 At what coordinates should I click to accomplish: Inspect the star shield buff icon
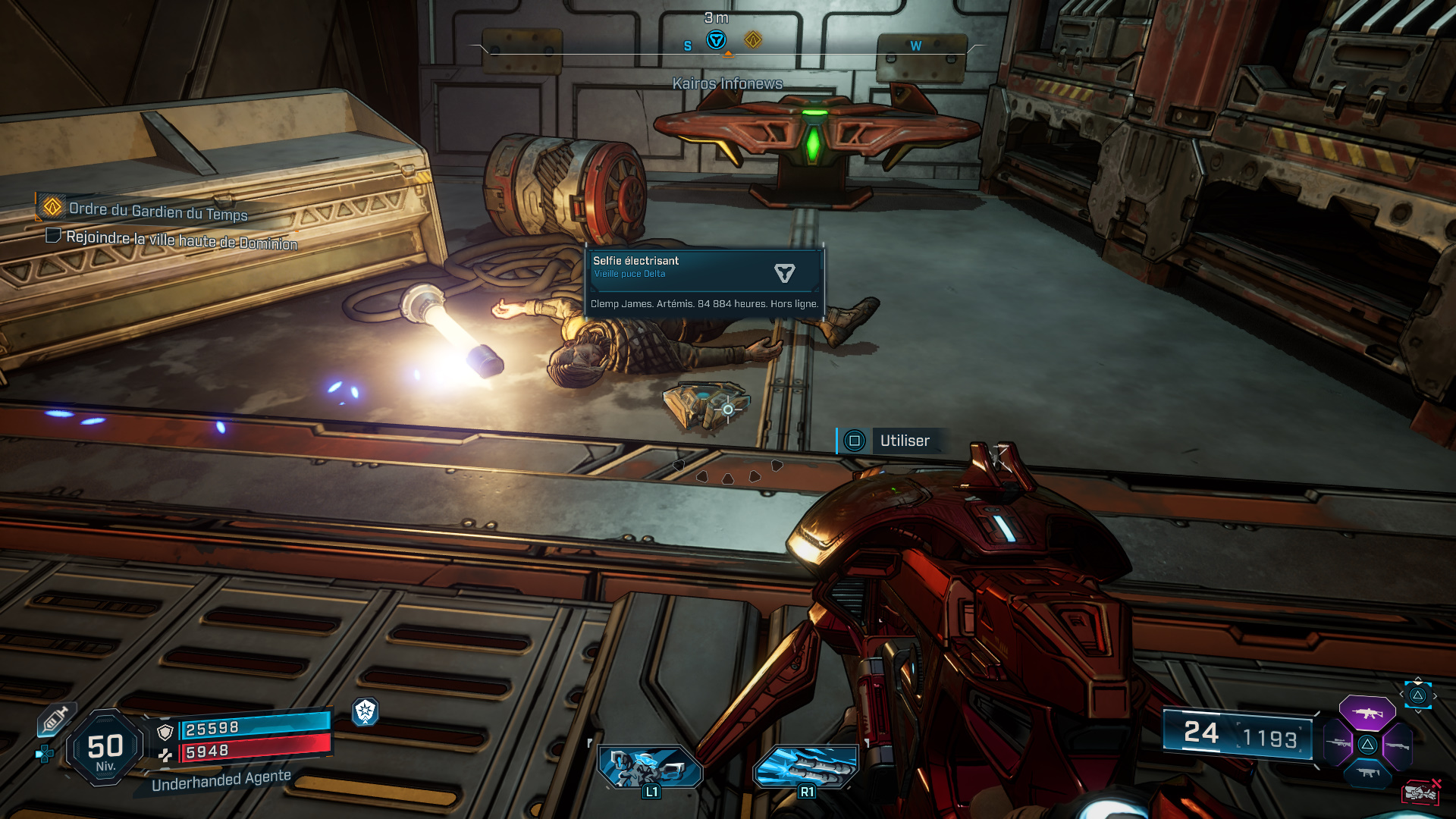[x=366, y=711]
